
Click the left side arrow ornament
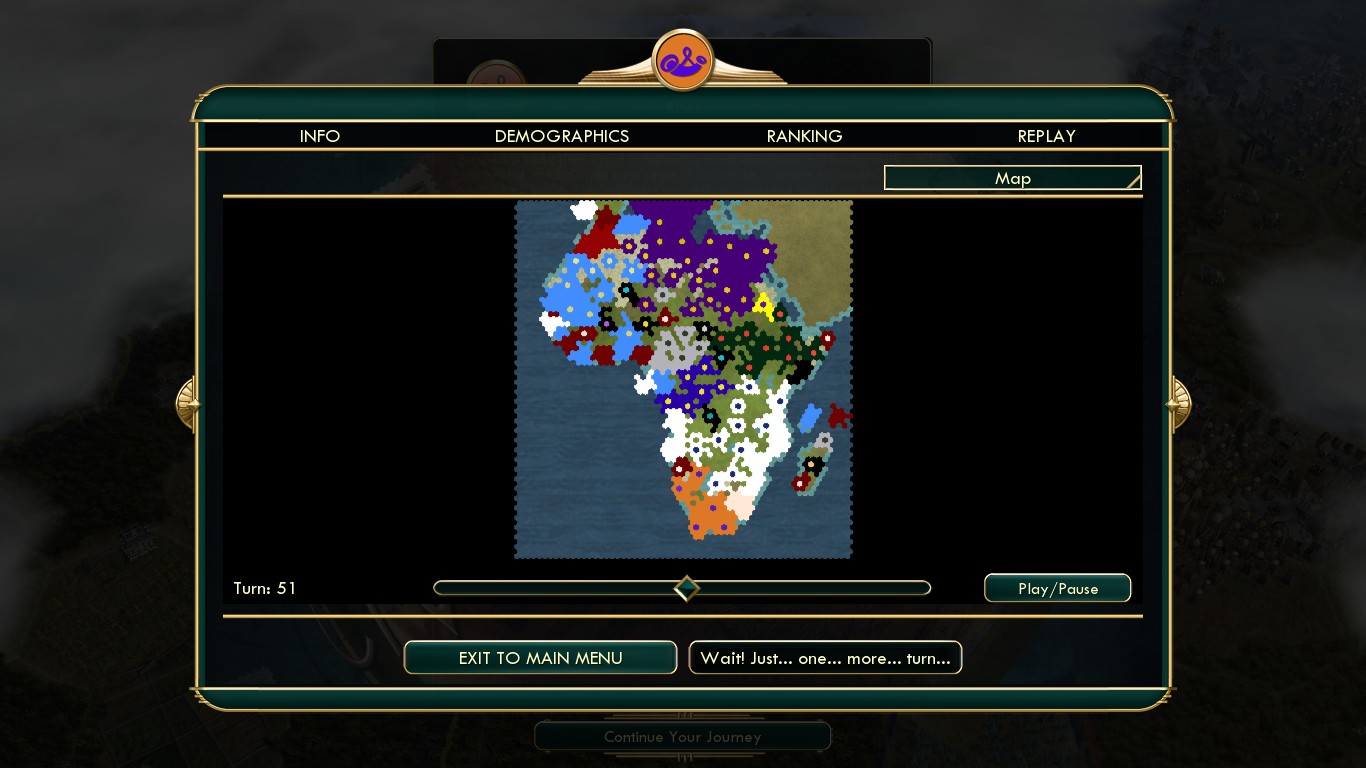(187, 403)
